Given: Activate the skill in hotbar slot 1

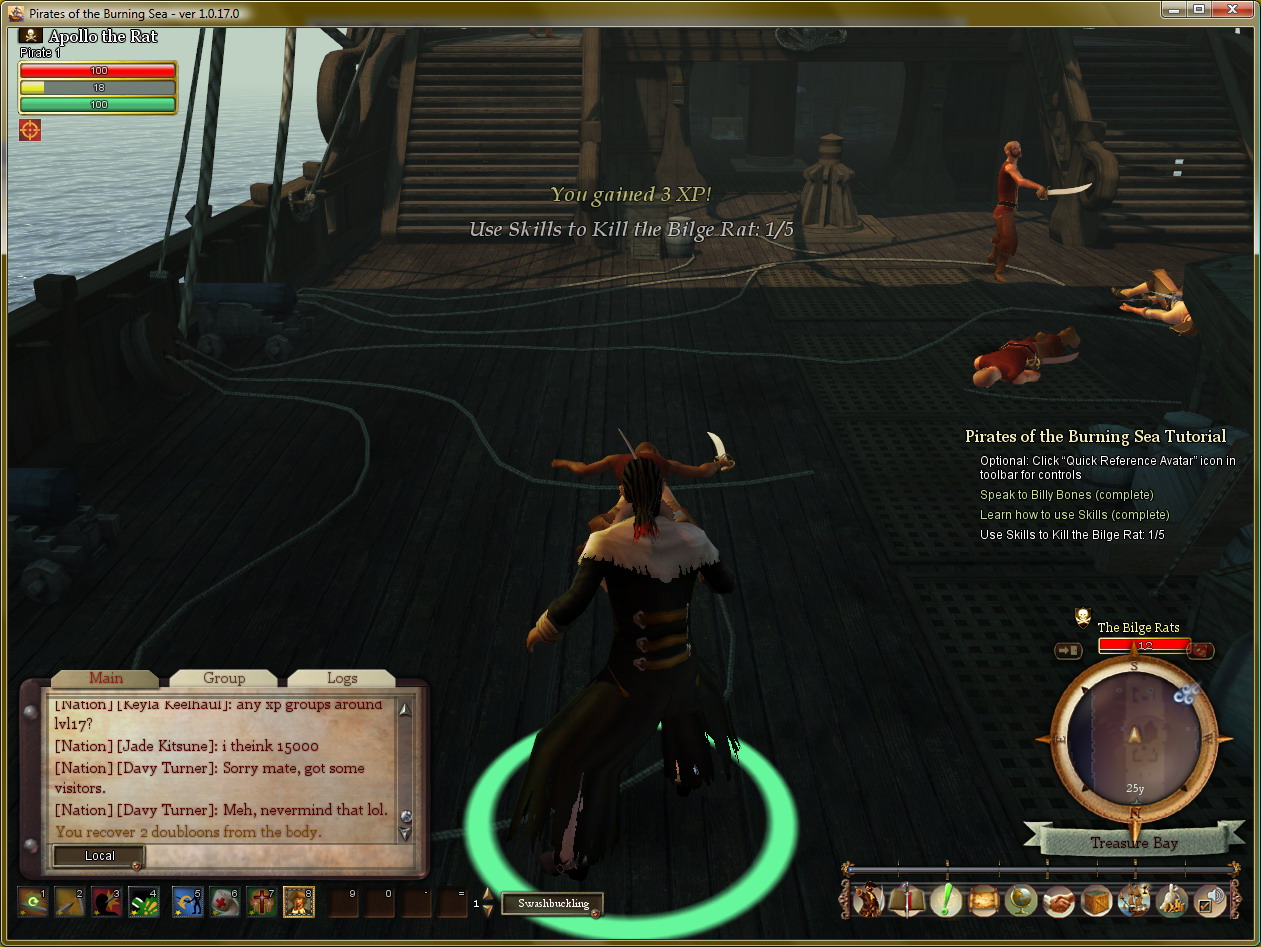Looking at the screenshot, I should click(33, 902).
